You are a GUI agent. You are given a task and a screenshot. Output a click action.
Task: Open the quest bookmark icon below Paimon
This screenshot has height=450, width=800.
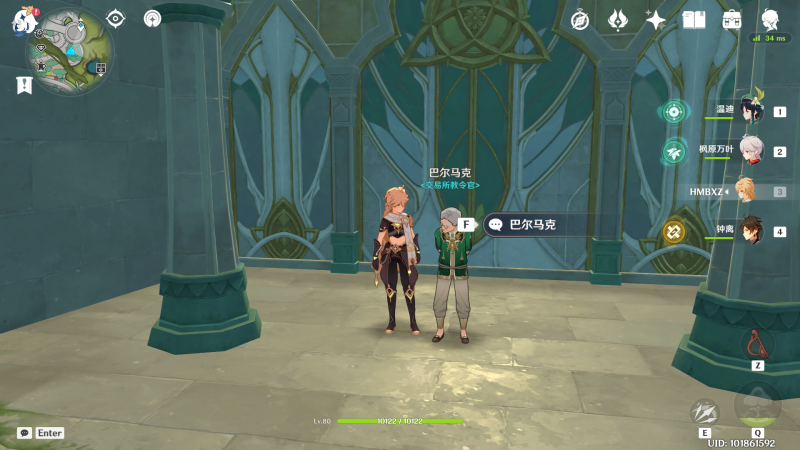(x=24, y=86)
